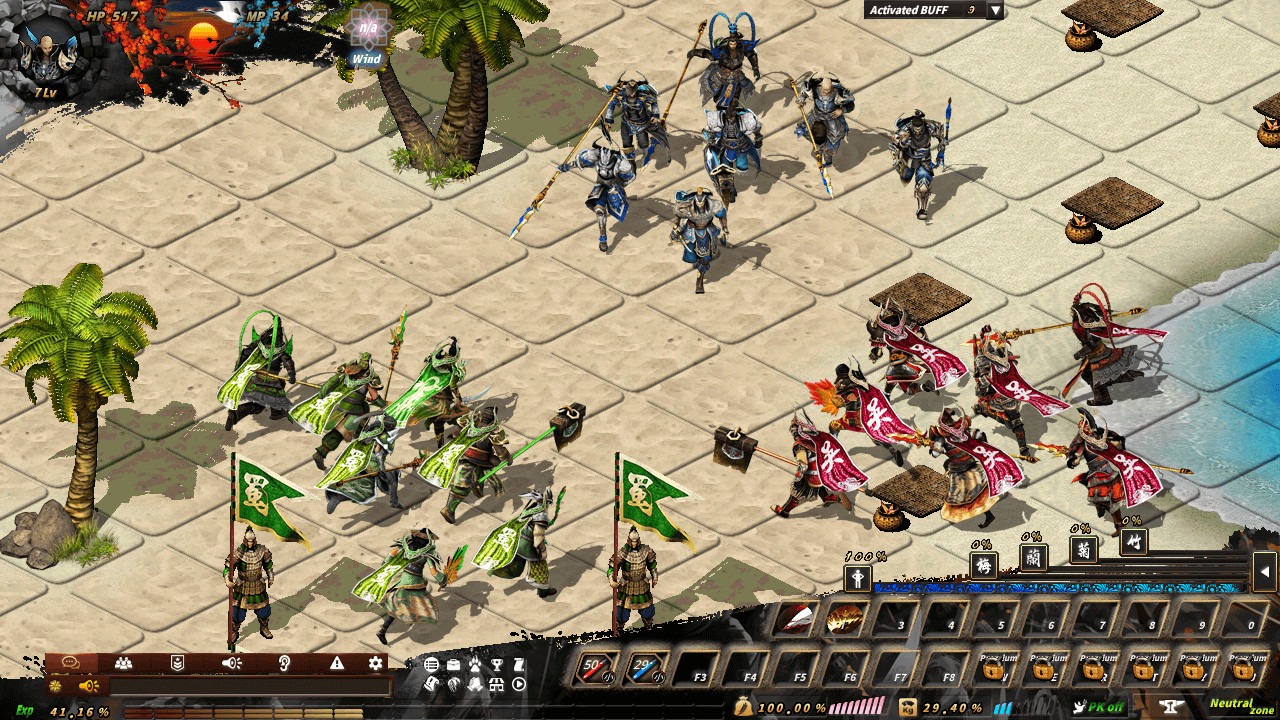This screenshot has height=720, width=1280.
Task: Collapse the skill bar with the left arrow
Action: pyautogui.click(x=1264, y=573)
